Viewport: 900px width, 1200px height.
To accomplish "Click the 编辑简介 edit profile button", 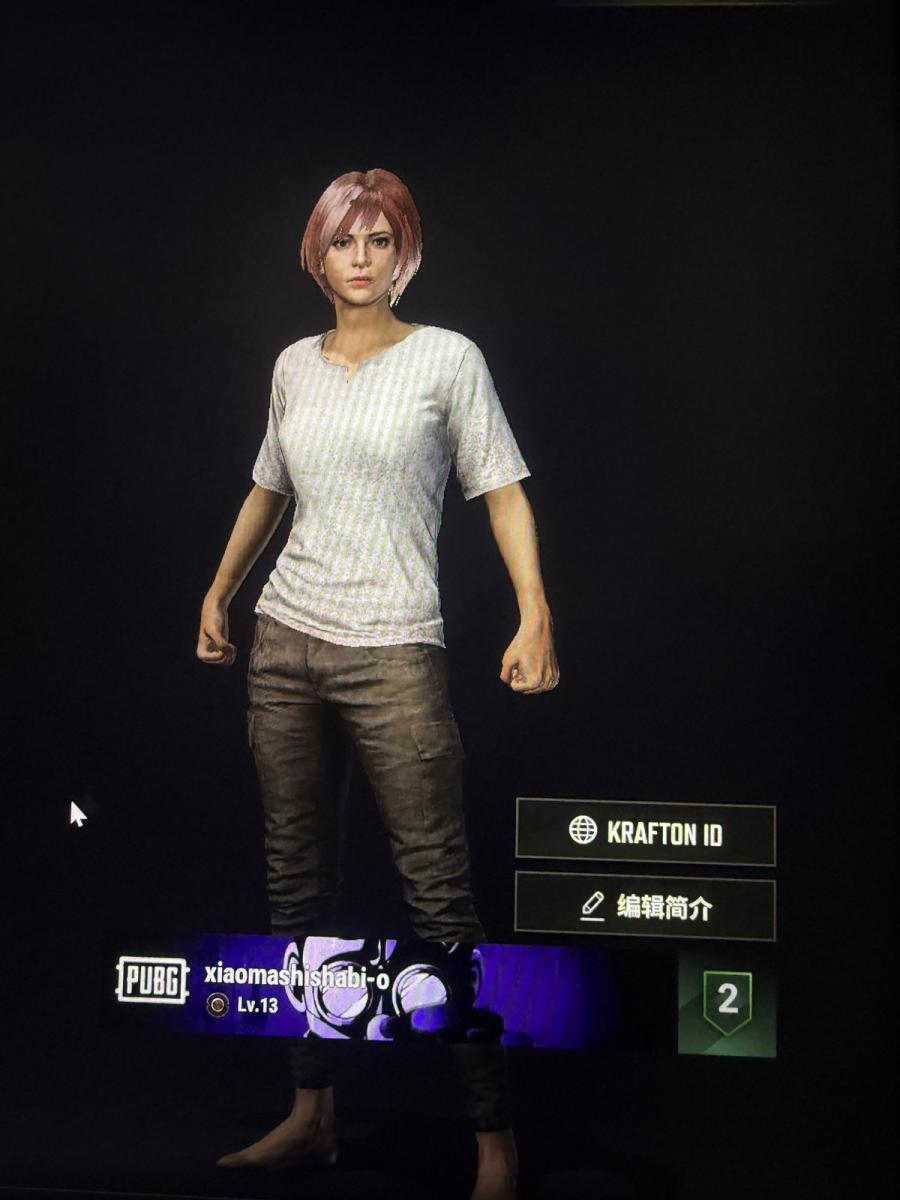I will (x=645, y=906).
